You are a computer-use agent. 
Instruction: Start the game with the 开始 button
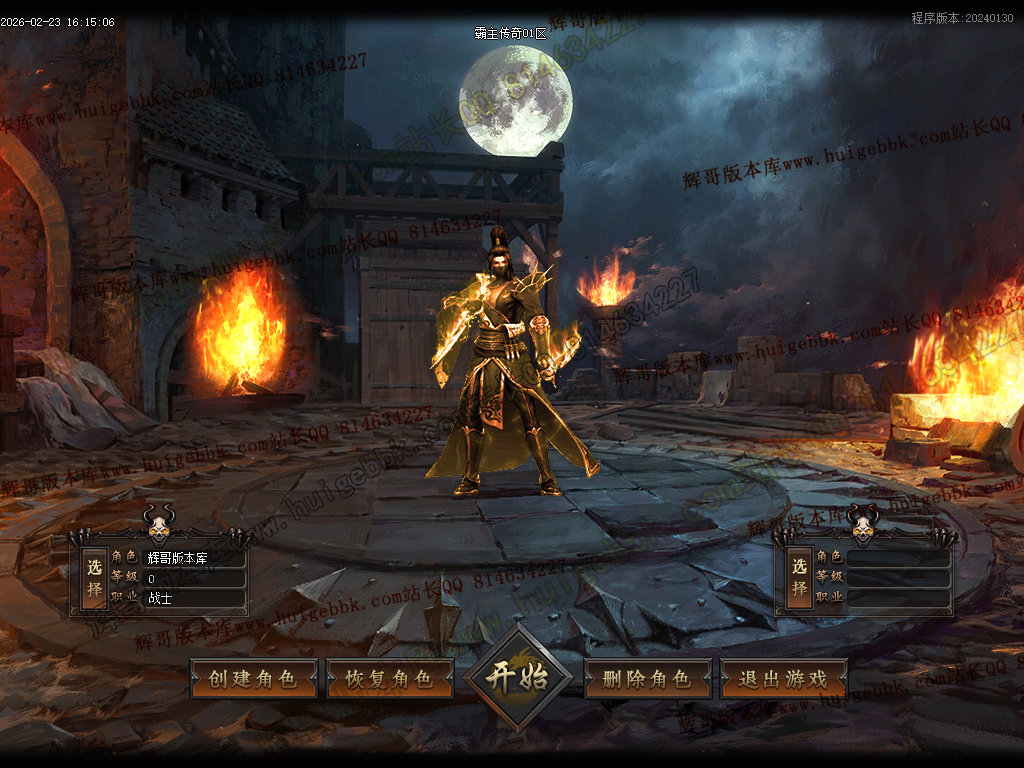click(x=517, y=677)
